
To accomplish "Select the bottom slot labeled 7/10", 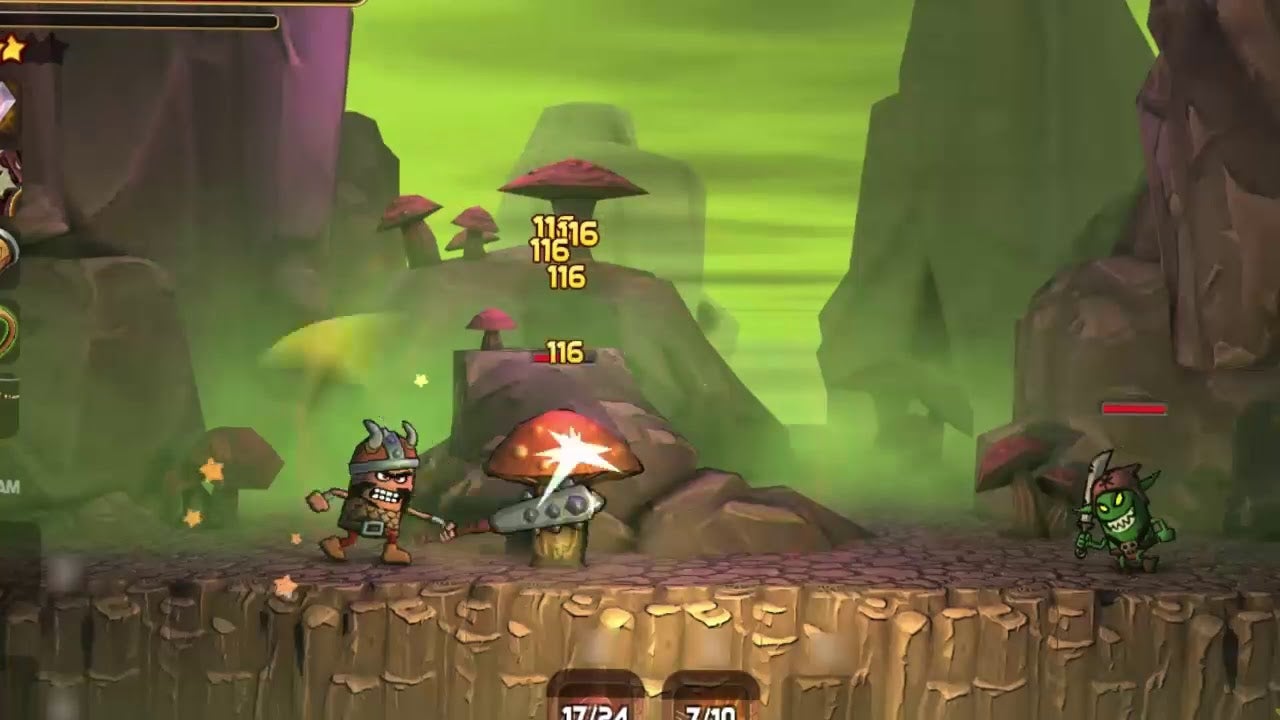I will (711, 700).
